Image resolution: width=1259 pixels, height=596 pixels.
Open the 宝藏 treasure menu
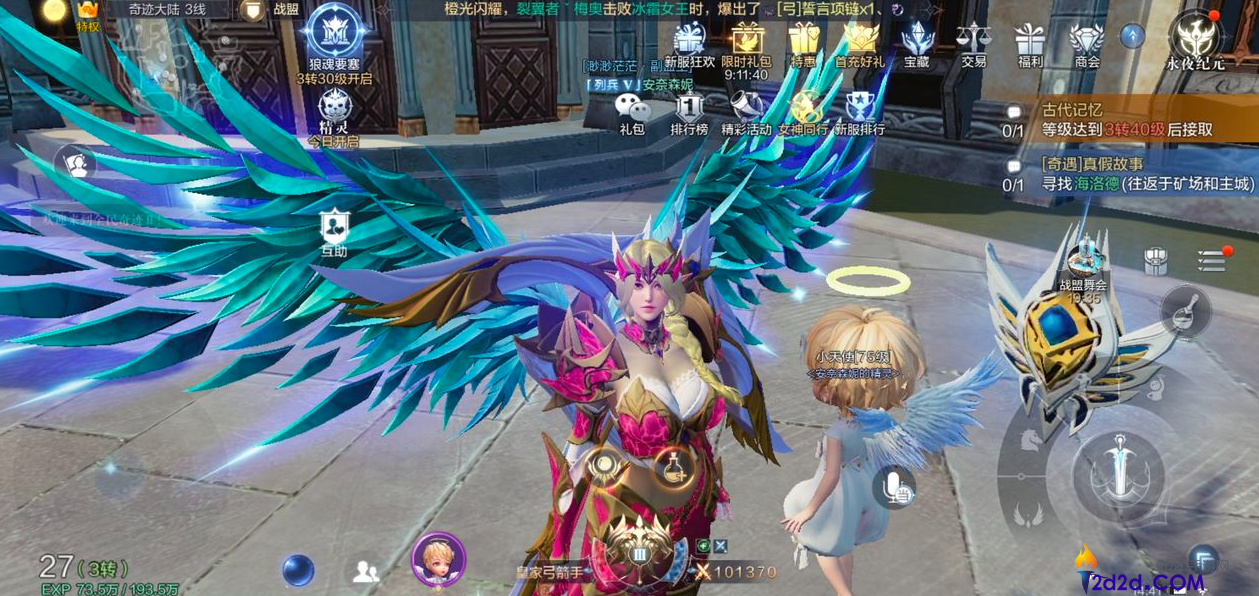(916, 44)
